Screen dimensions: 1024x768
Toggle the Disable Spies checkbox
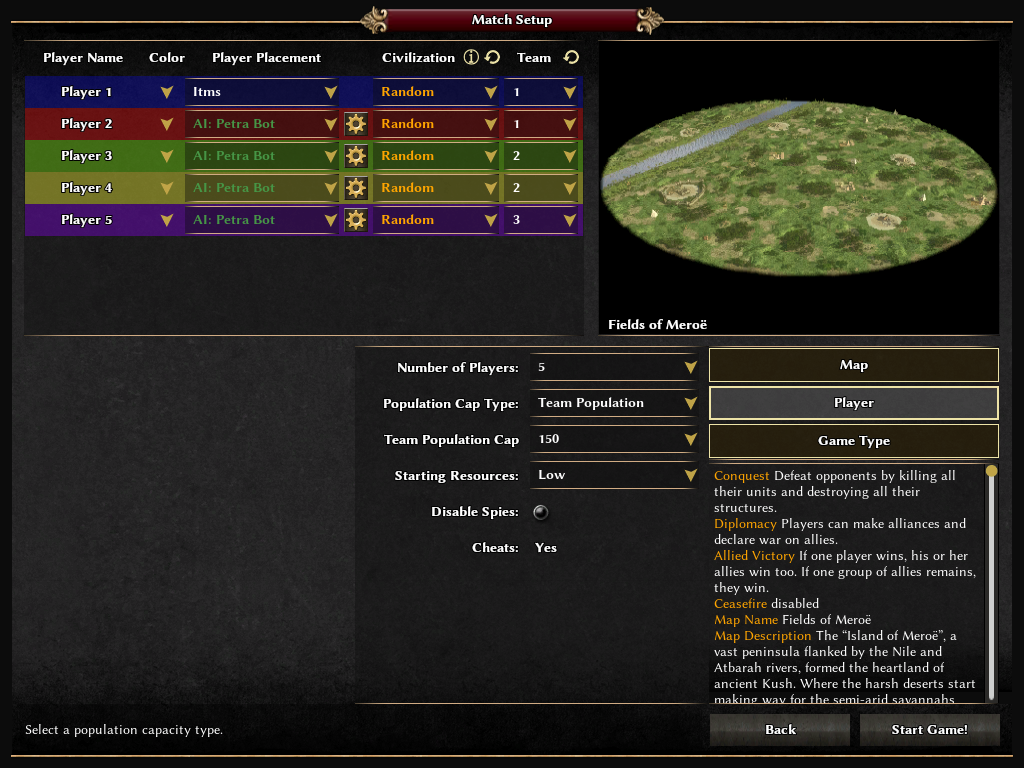541,512
